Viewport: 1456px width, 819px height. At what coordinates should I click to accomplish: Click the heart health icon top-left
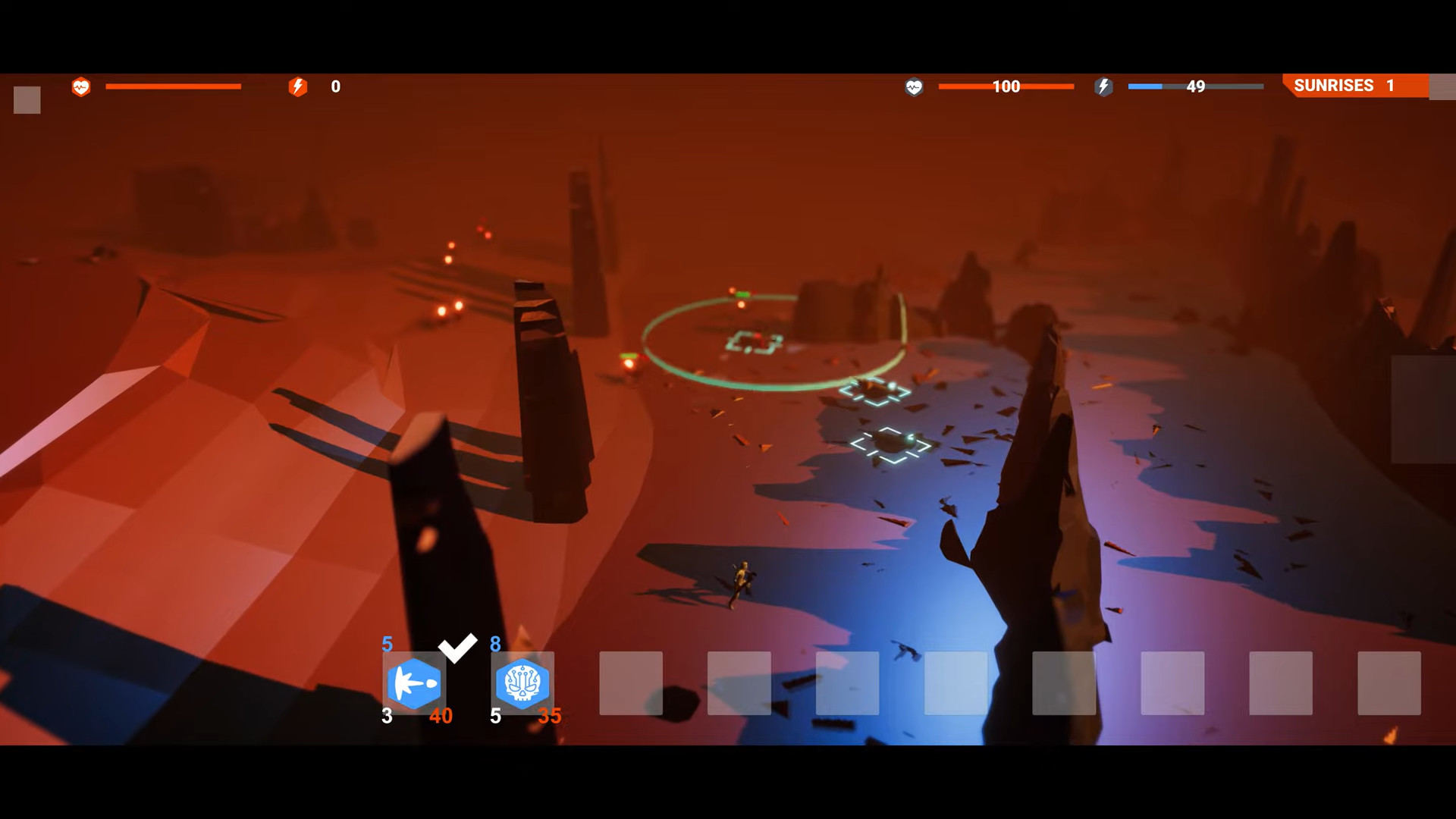[x=81, y=86]
